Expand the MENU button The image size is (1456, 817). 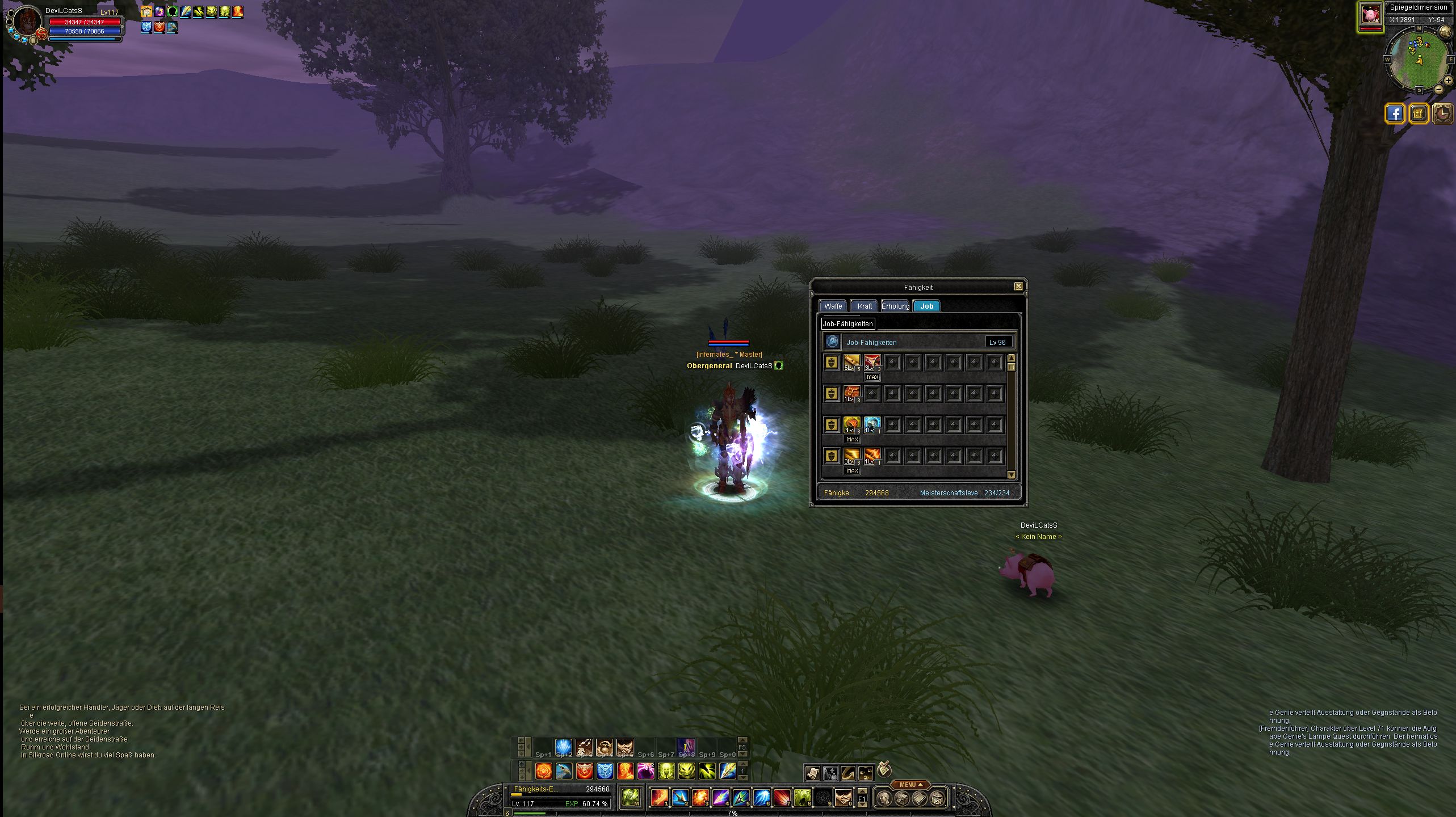point(910,785)
